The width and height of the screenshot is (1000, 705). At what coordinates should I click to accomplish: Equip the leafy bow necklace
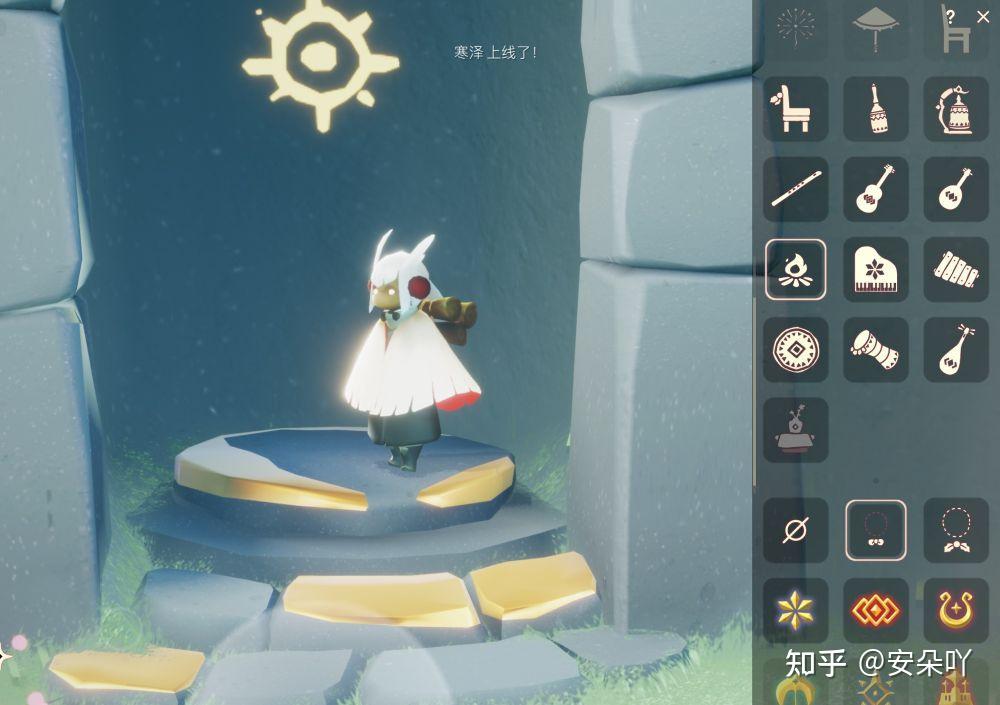[x=956, y=530]
